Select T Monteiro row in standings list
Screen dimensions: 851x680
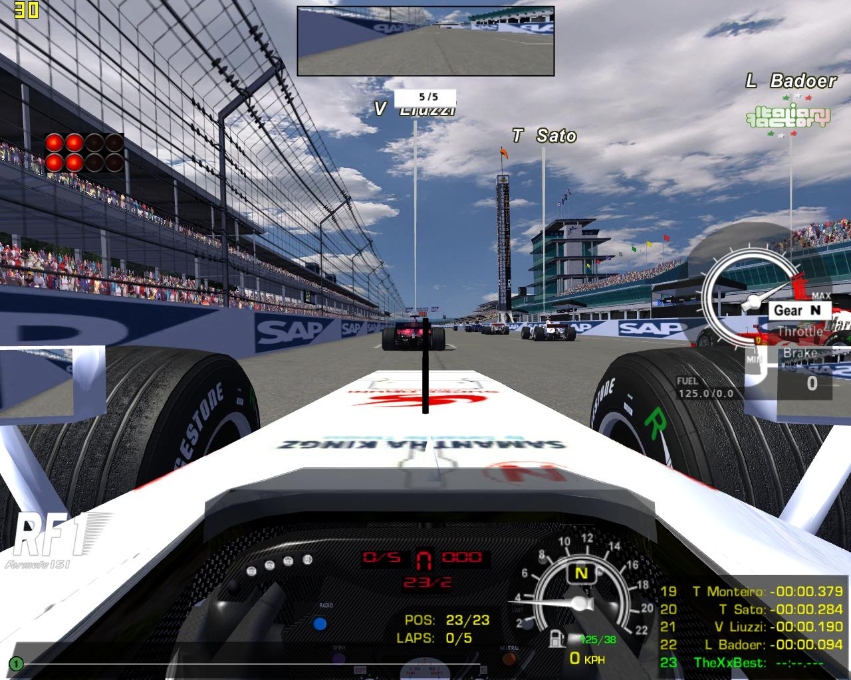click(752, 592)
